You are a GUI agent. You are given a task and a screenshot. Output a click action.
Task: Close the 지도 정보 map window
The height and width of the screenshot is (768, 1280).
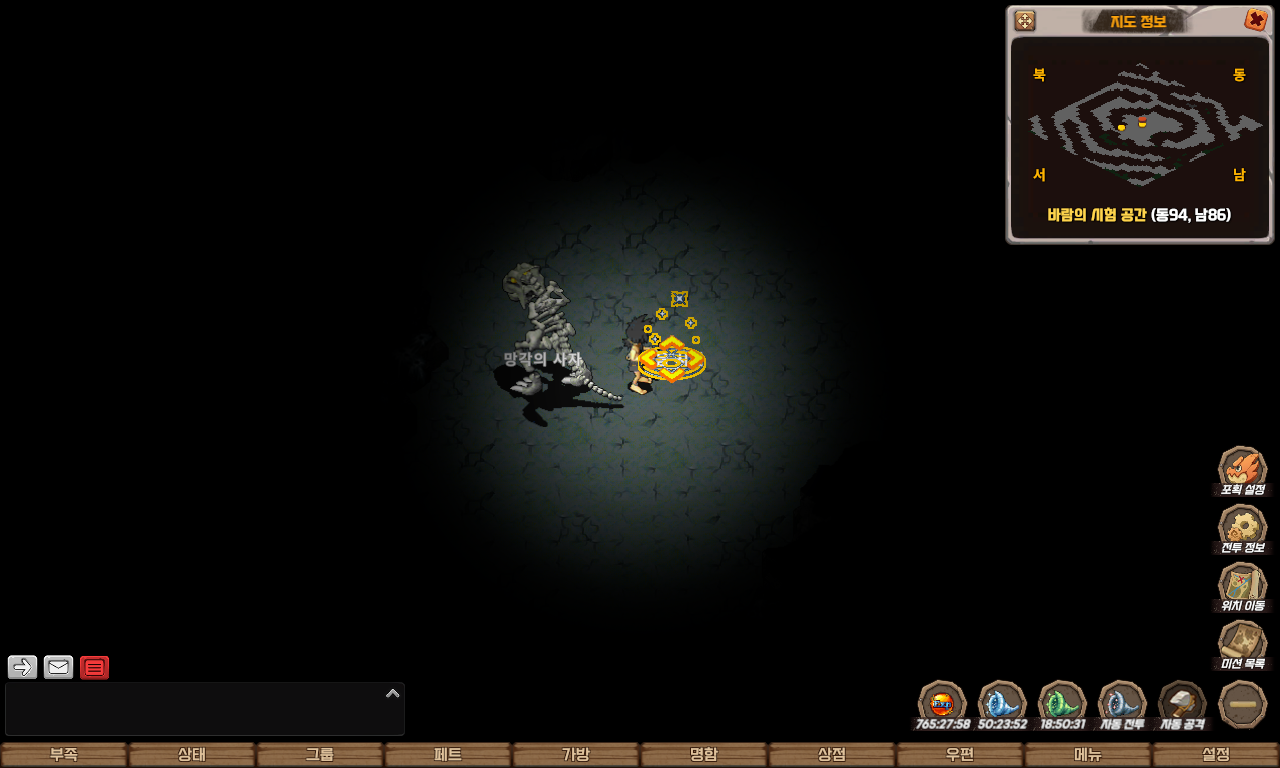point(1255,20)
